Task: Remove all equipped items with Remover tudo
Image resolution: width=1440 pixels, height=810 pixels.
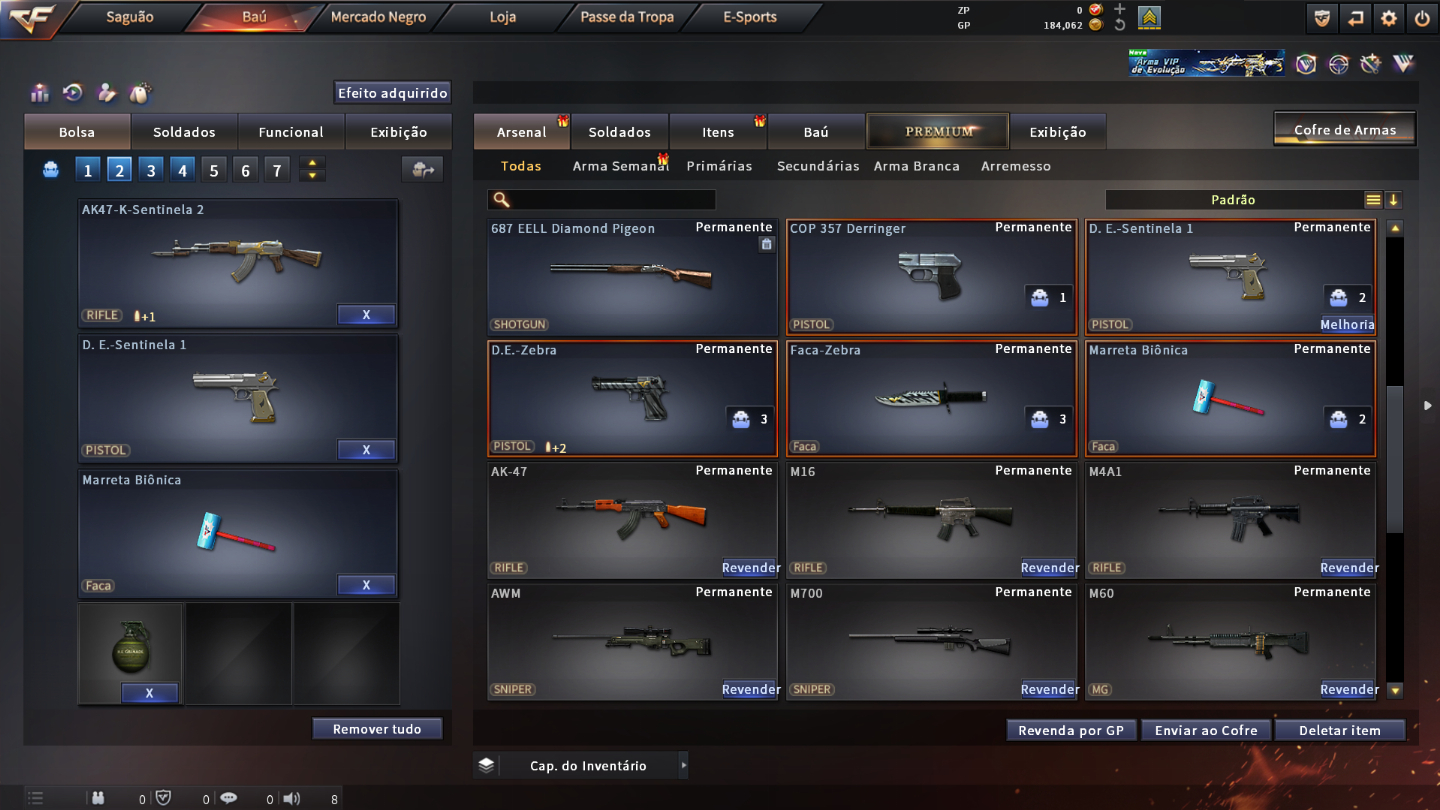Action: coord(377,729)
